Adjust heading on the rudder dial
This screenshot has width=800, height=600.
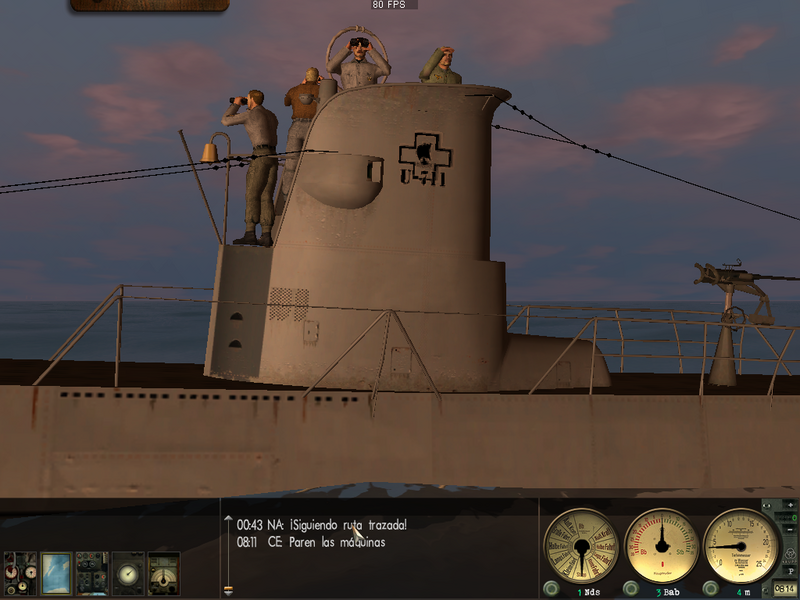[x=661, y=546]
